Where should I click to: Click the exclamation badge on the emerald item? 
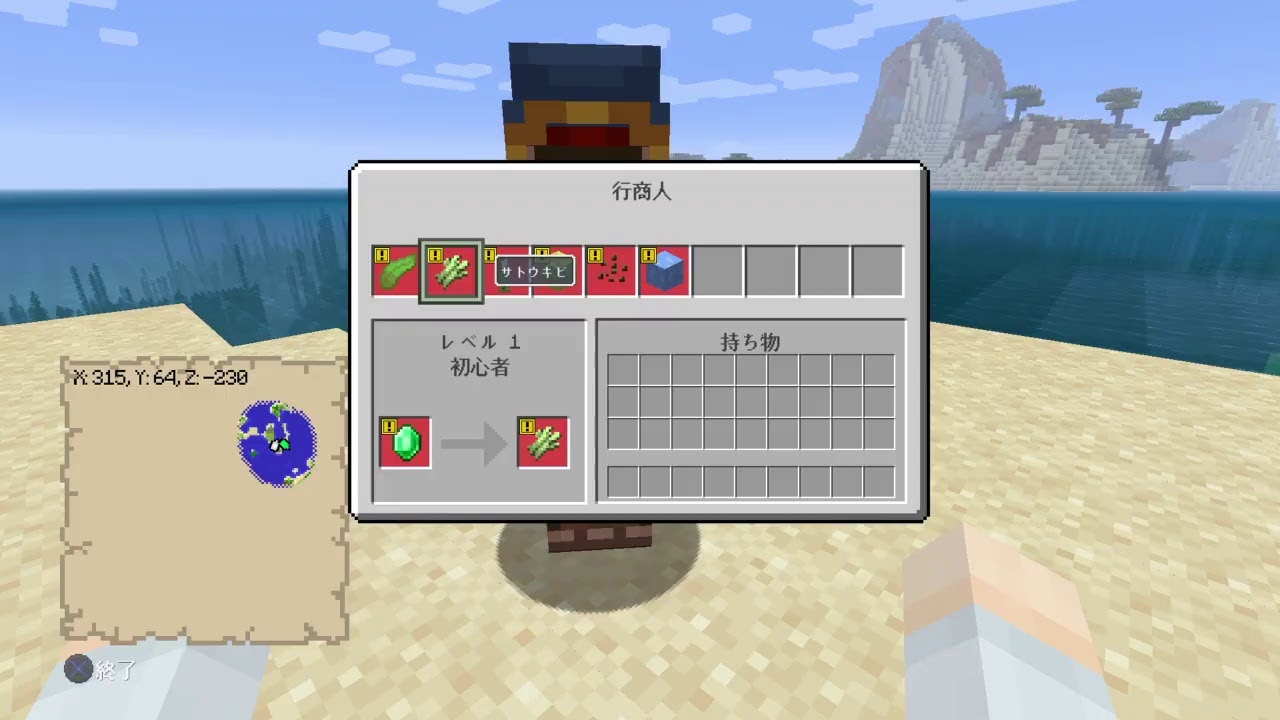click(389, 428)
